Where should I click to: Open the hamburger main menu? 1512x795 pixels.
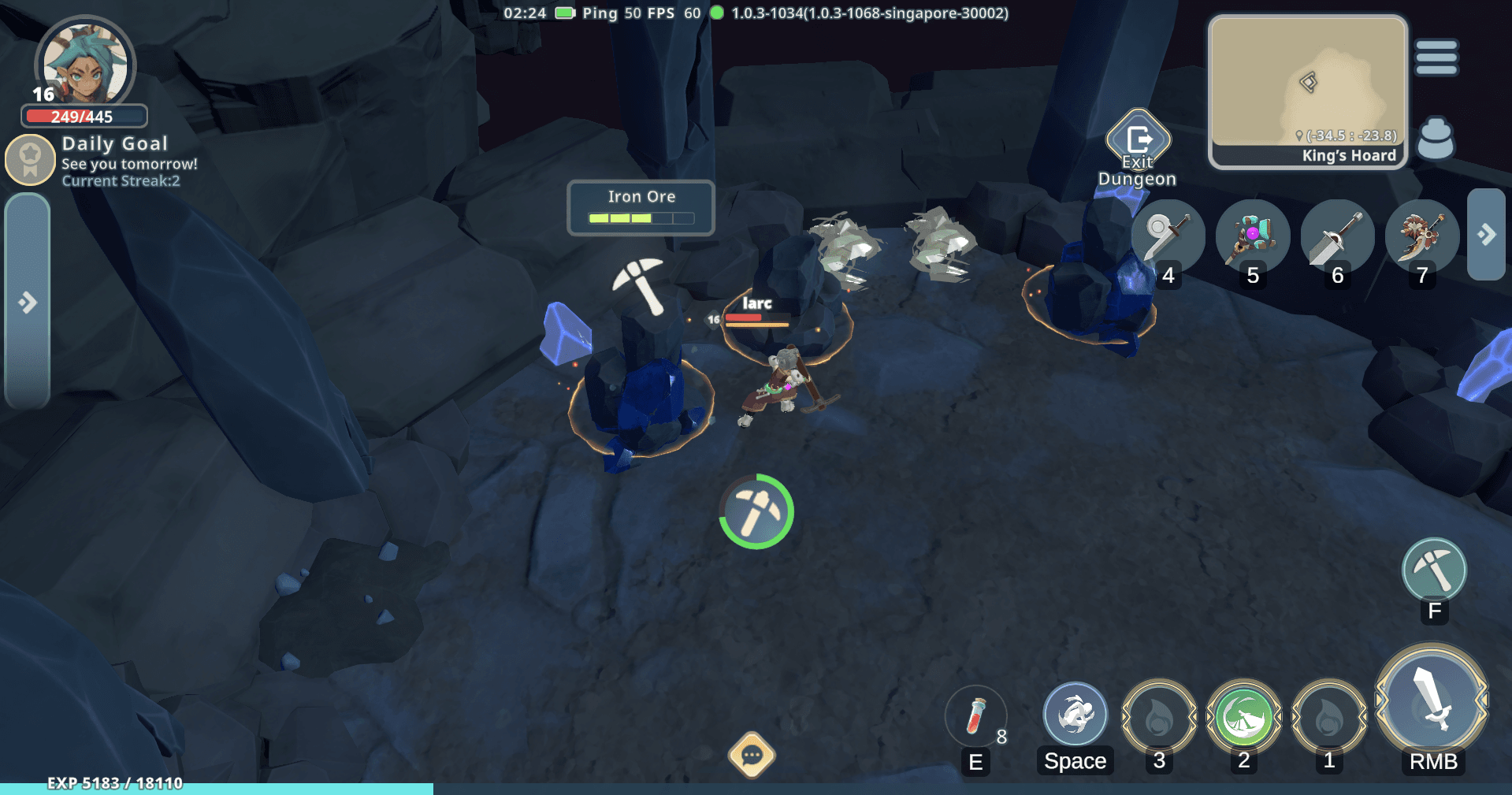click(x=1436, y=58)
